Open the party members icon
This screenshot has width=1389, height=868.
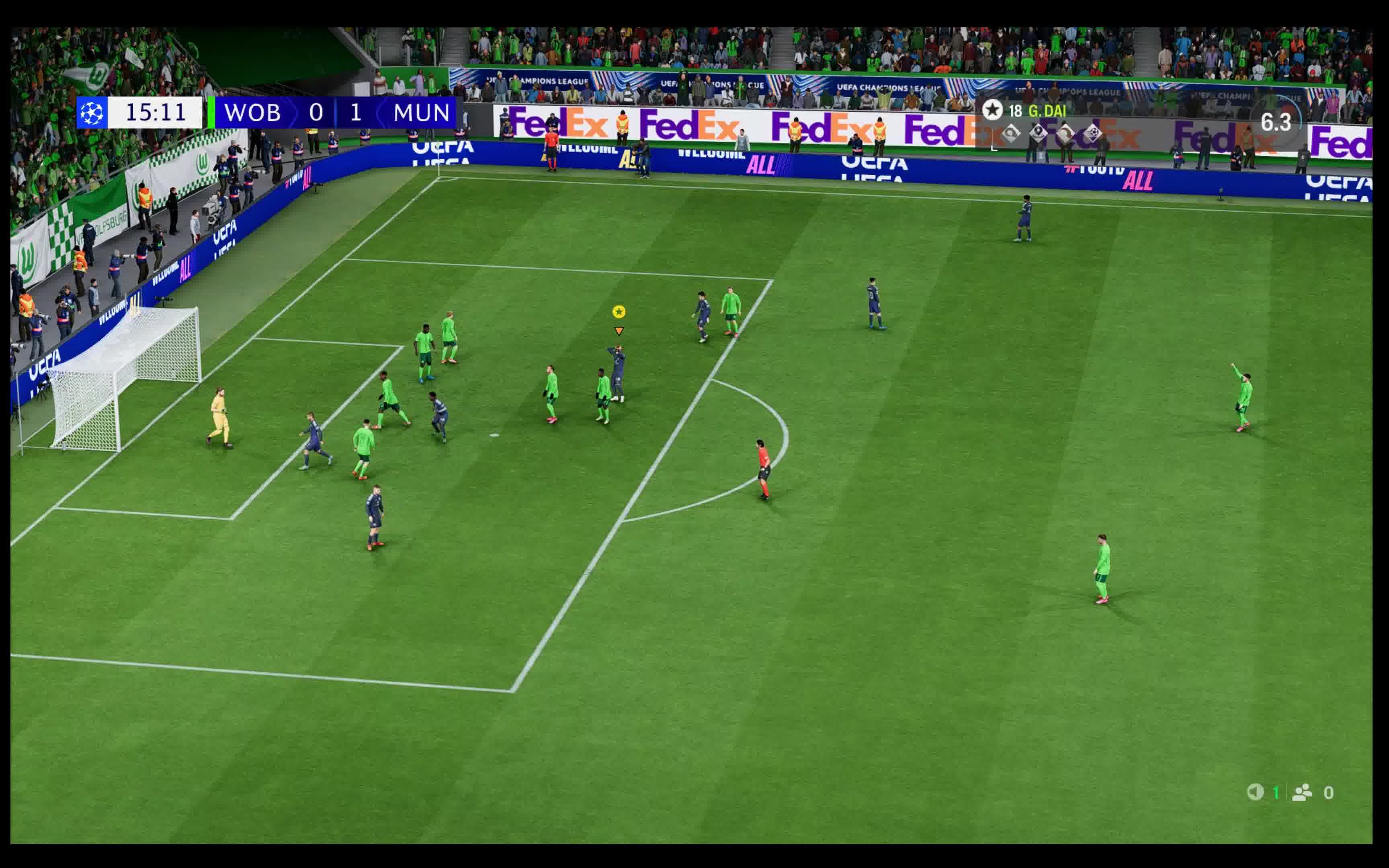1302,792
